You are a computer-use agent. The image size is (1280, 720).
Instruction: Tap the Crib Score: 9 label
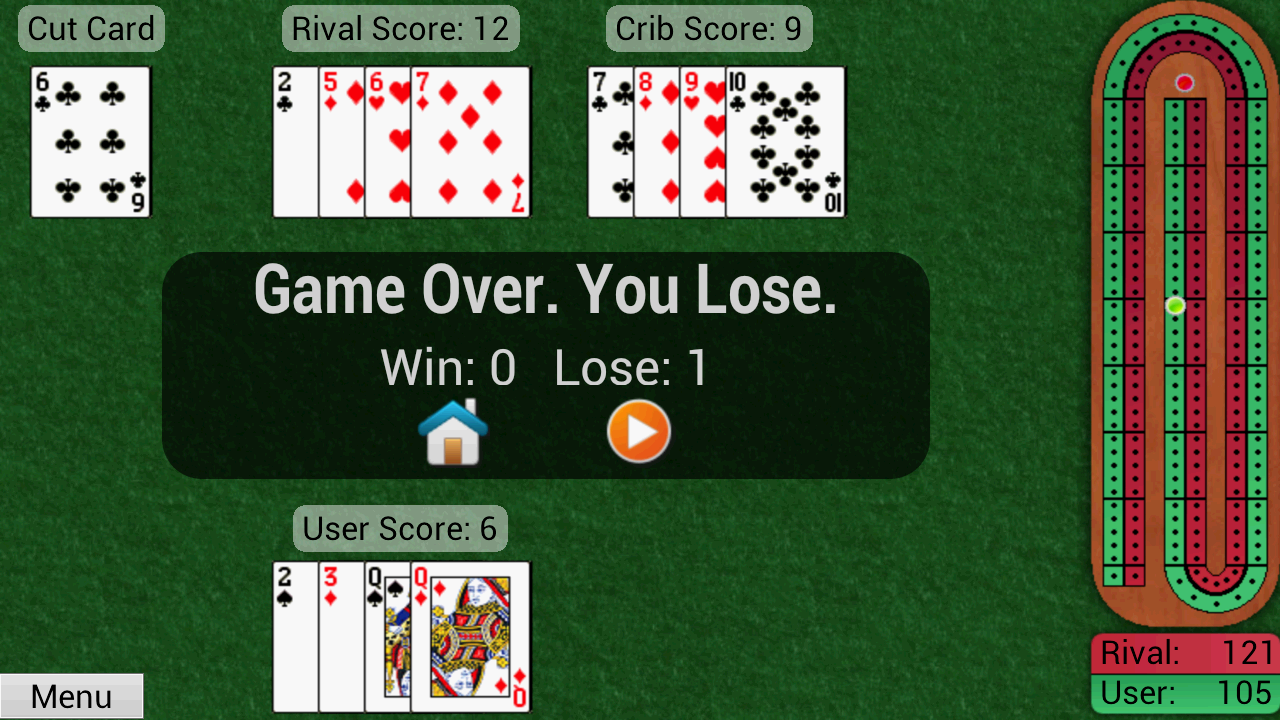(709, 28)
